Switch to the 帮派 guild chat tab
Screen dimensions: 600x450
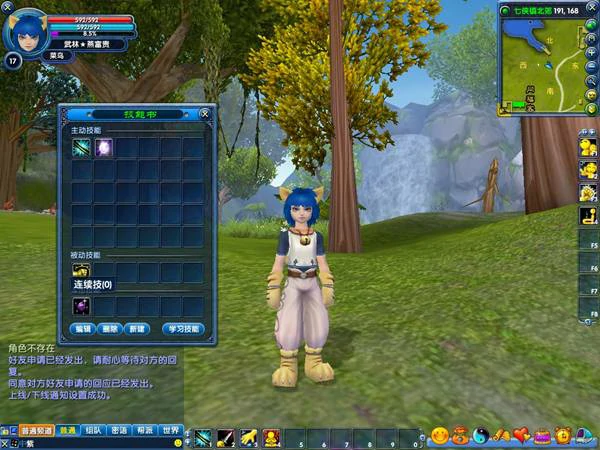pos(145,430)
